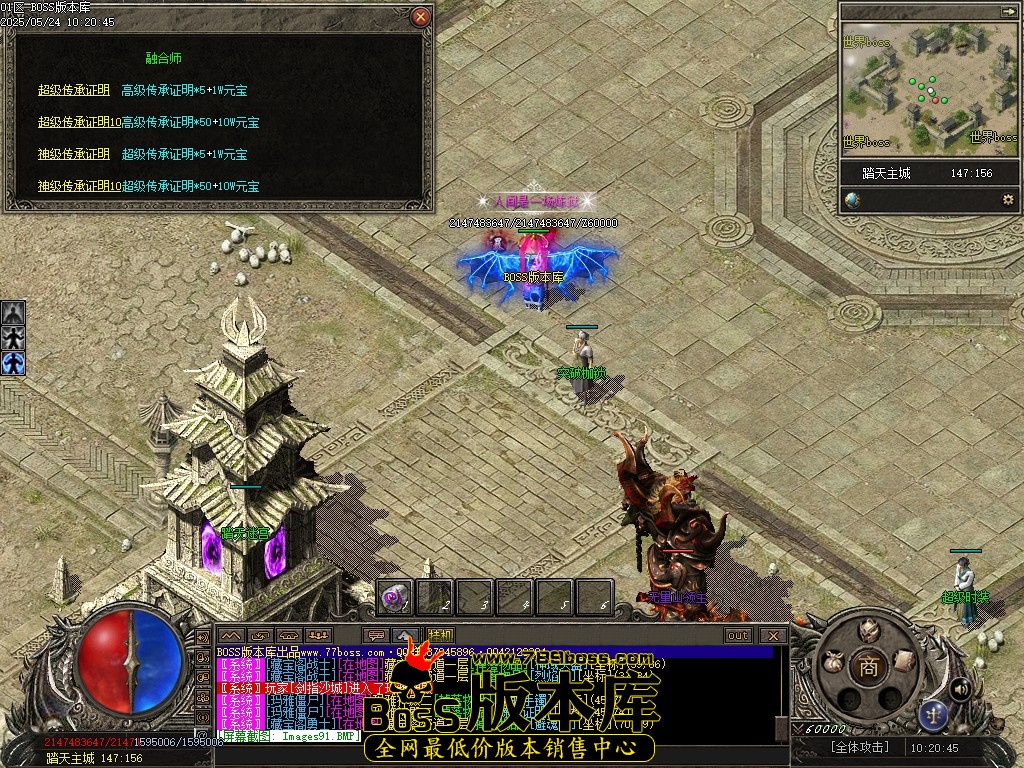Open the helmet character equipment icon
1024x768 pixels.
tap(868, 630)
